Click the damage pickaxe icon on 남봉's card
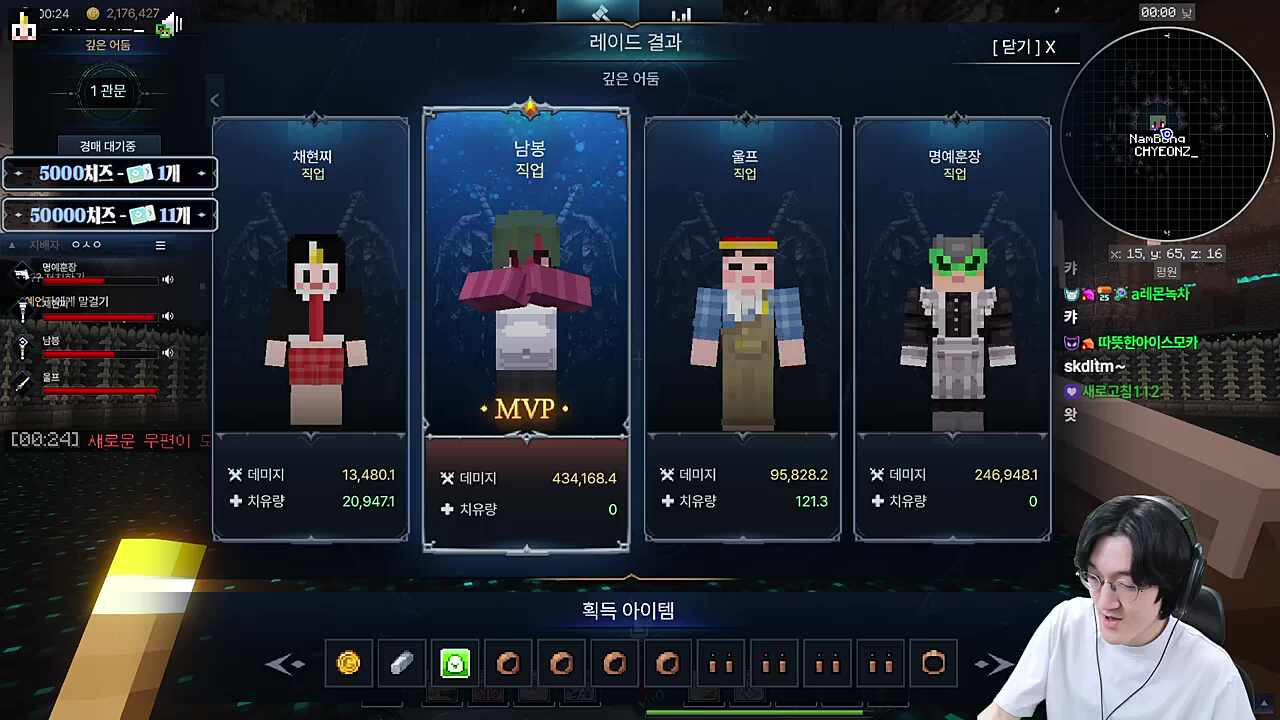 pos(447,477)
